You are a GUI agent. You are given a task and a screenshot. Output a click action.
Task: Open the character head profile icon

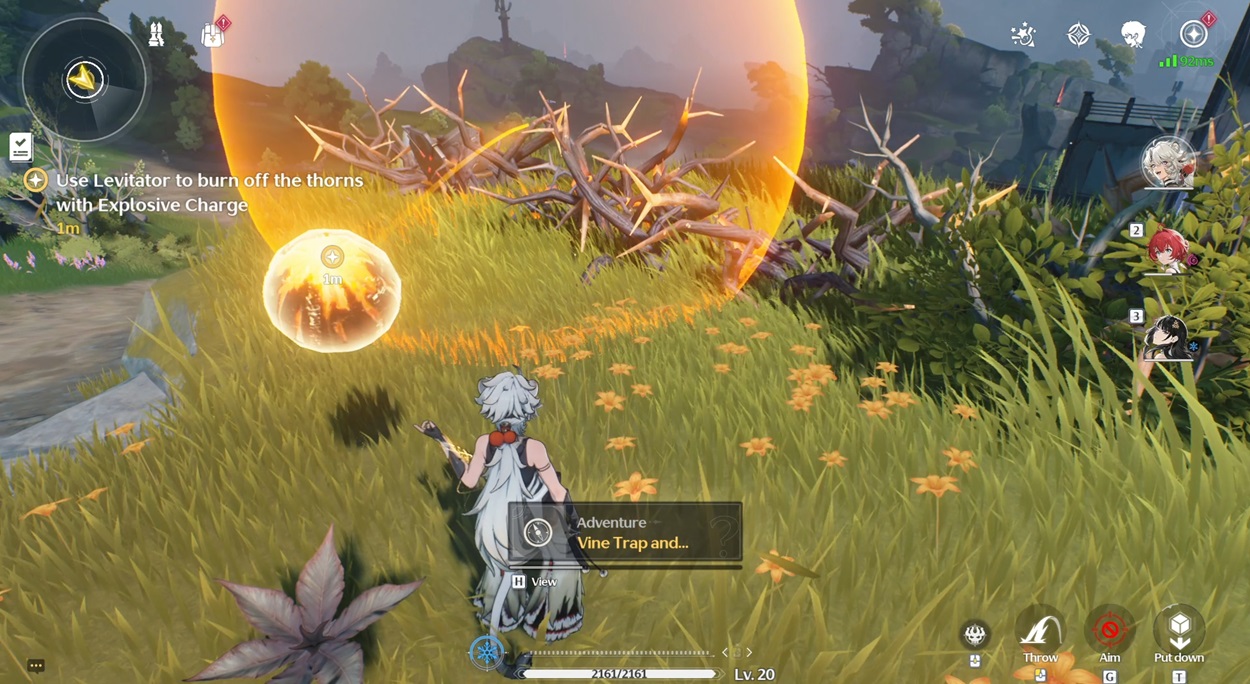tap(1133, 35)
